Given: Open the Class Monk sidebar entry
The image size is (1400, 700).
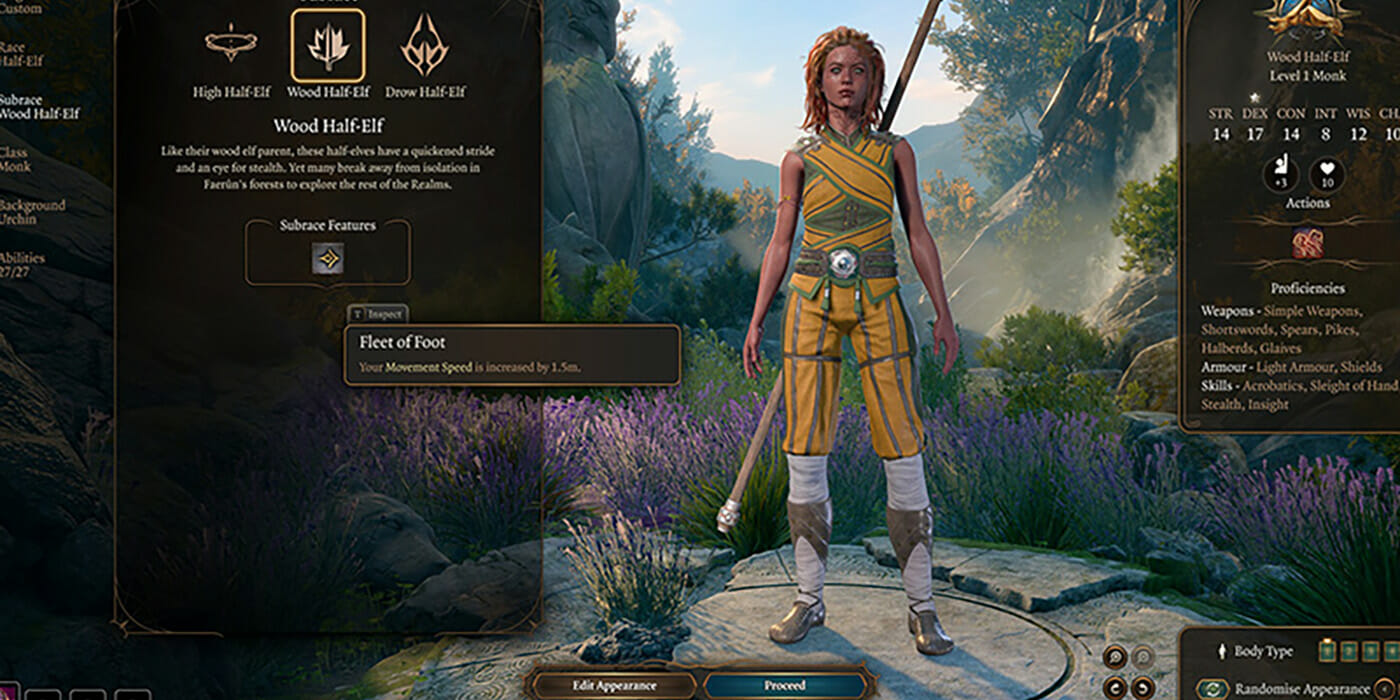Looking at the screenshot, I should [x=17, y=159].
